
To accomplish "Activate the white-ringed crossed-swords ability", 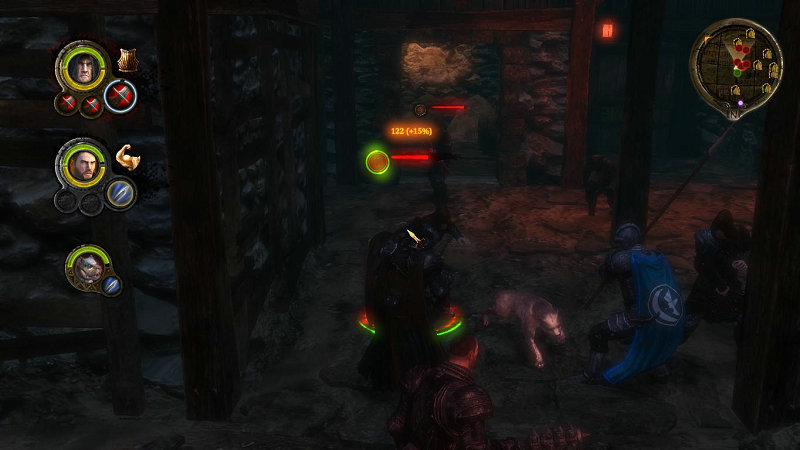I will [x=120, y=96].
